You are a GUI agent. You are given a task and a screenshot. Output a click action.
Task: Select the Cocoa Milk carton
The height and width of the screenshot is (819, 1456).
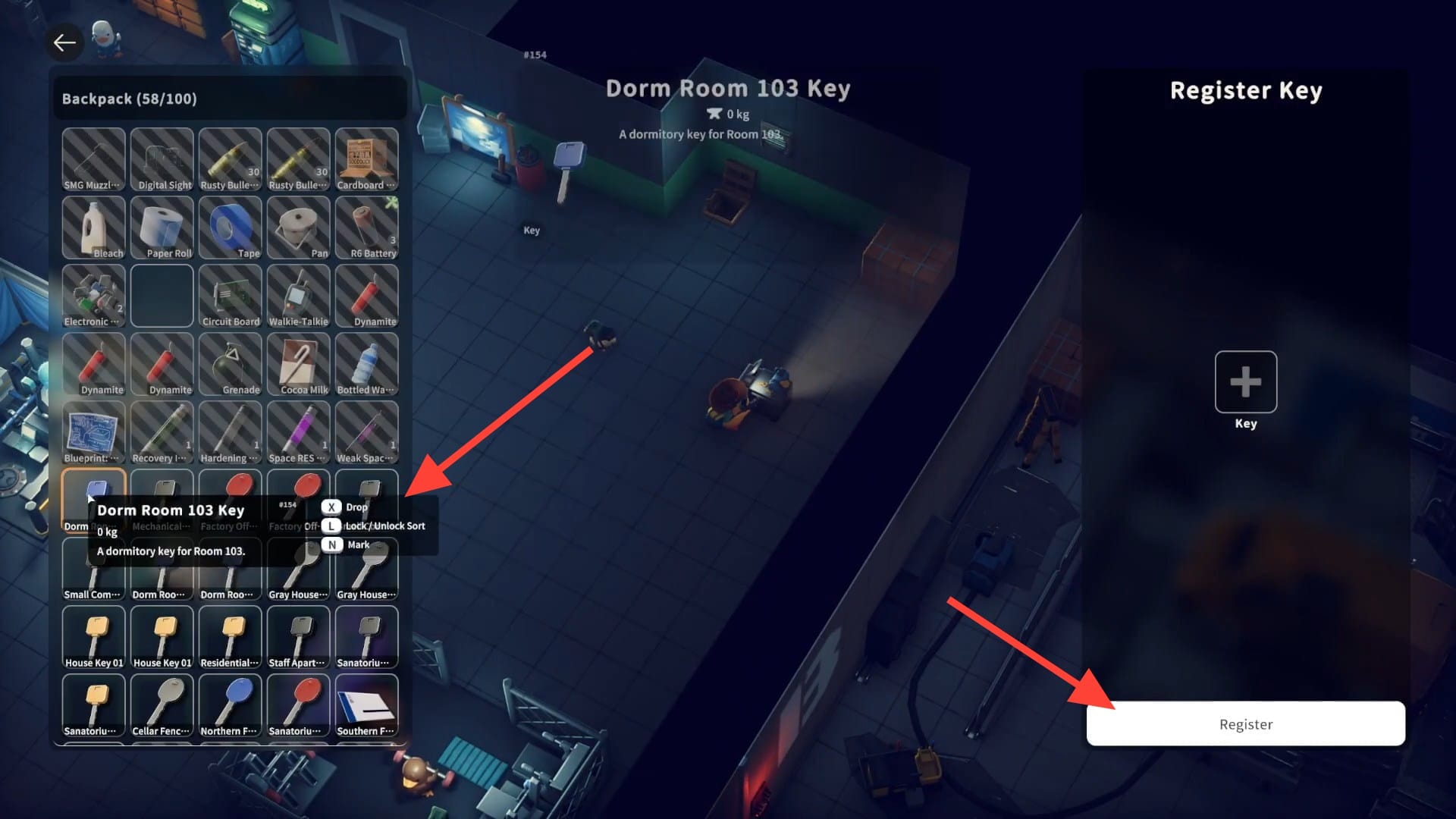click(299, 364)
